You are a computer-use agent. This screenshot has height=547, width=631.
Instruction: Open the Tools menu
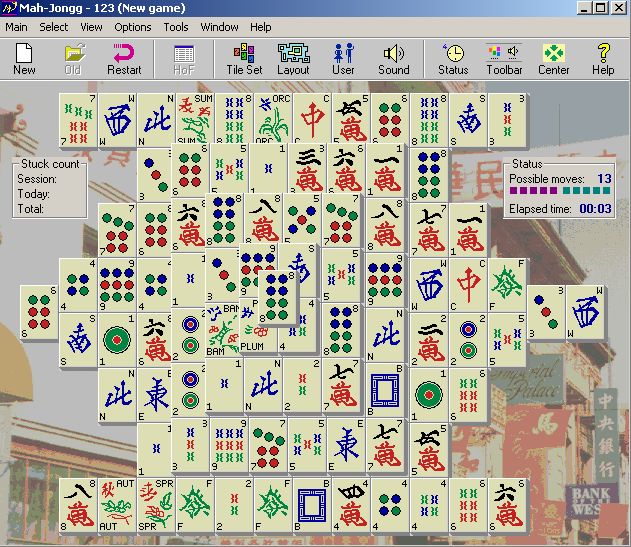(176, 27)
